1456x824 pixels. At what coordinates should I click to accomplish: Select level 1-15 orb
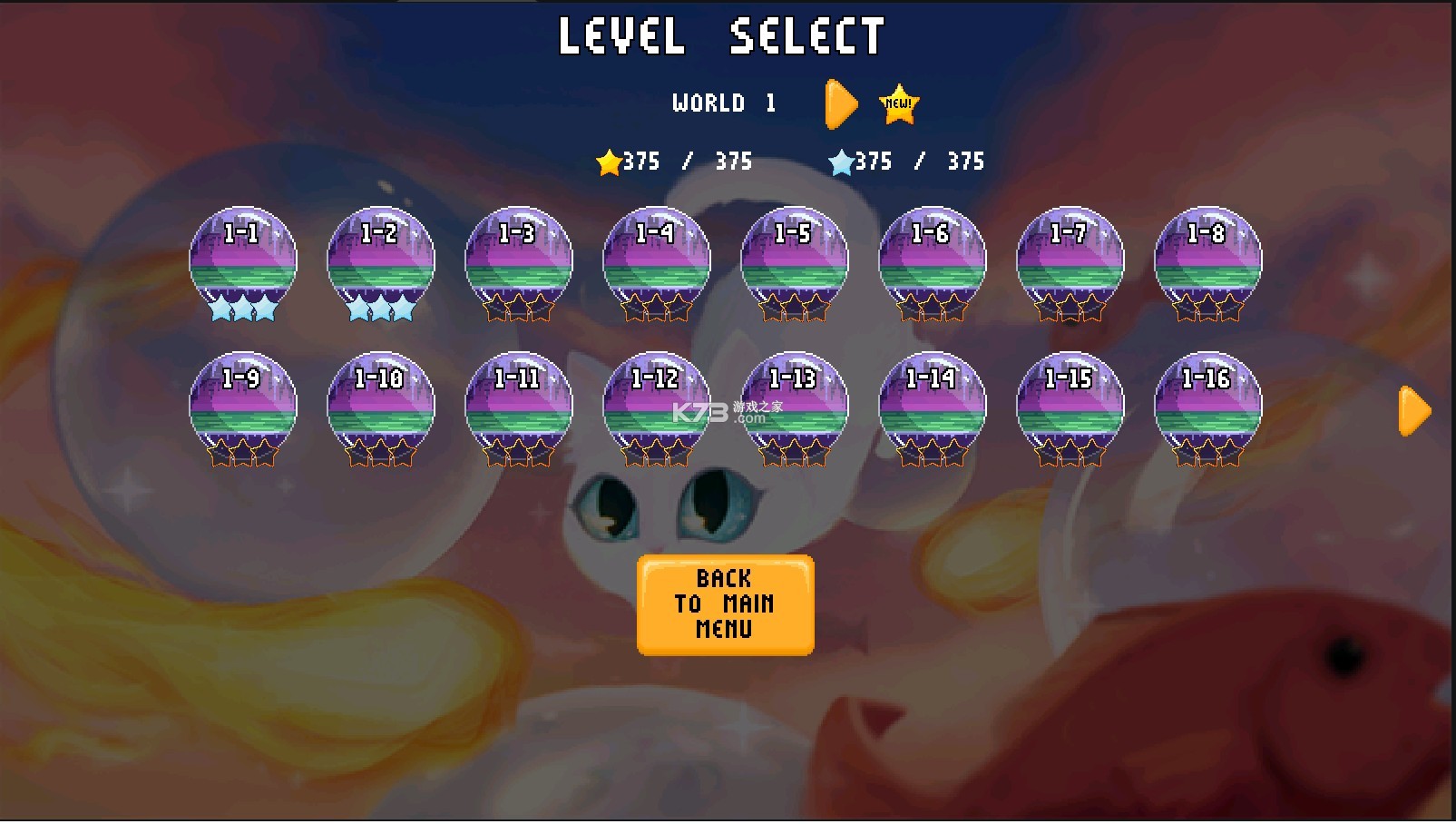coord(1070,406)
